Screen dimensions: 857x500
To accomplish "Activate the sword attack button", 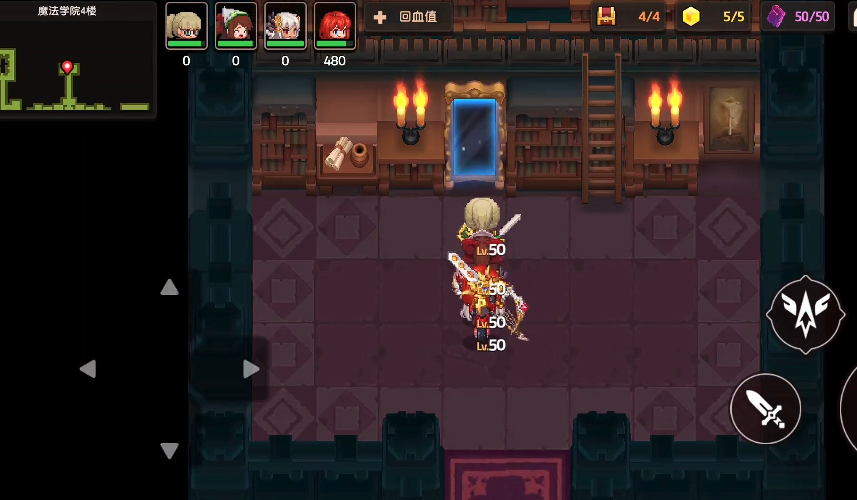I will pyautogui.click(x=766, y=408).
